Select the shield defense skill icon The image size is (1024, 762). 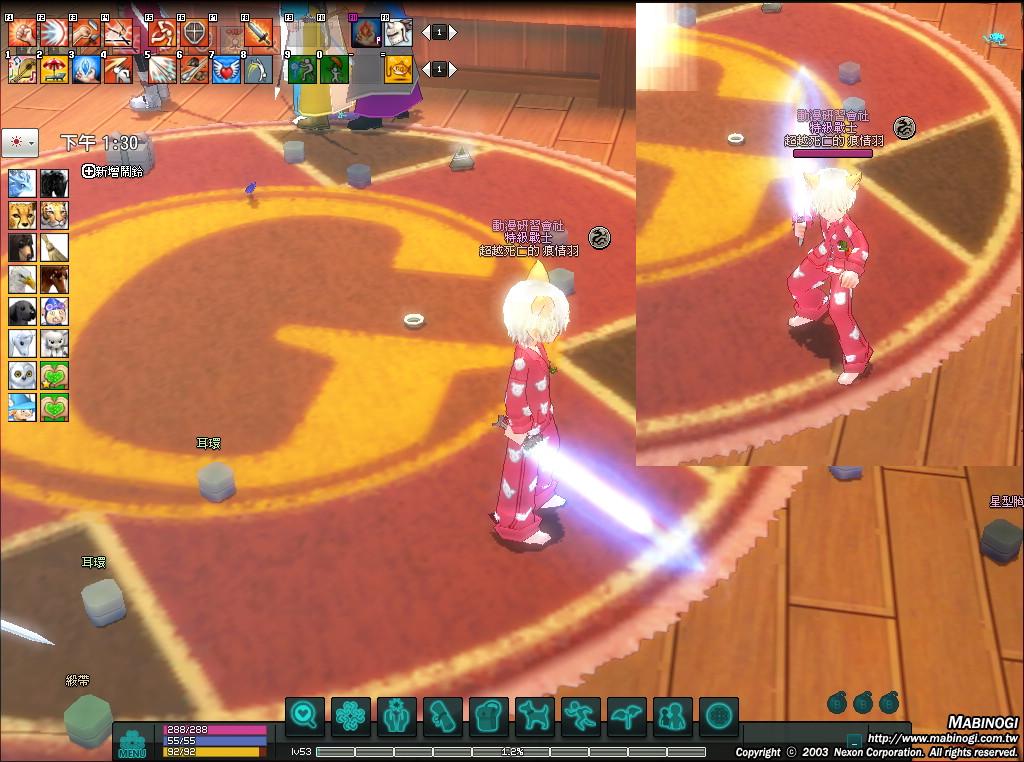[193, 33]
